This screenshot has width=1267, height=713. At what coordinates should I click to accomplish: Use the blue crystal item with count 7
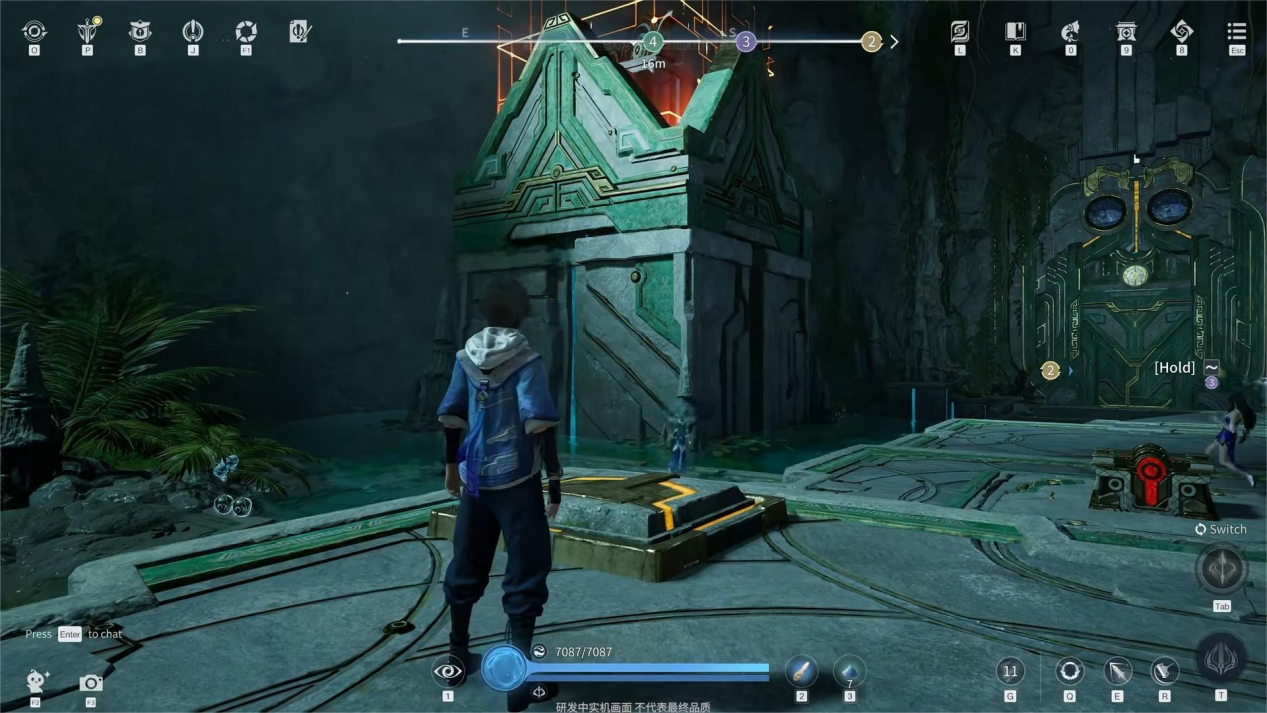coord(849,671)
